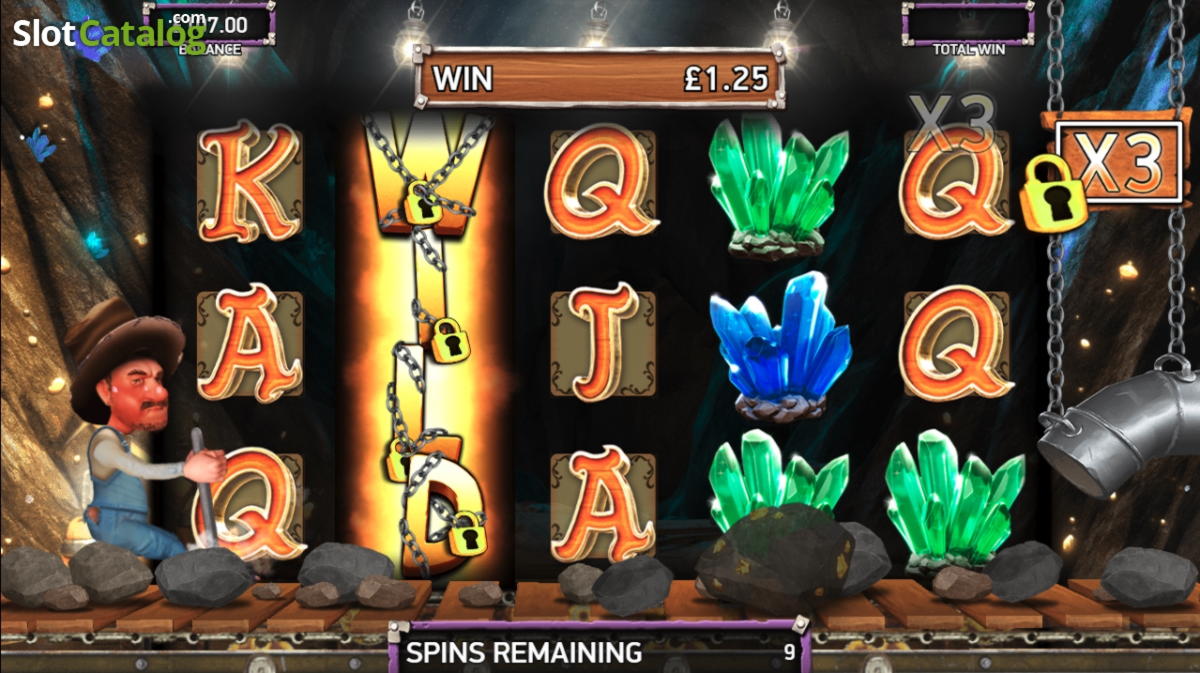
Task: Click the SlotCatalog logo watermark
Action: [x=109, y=33]
